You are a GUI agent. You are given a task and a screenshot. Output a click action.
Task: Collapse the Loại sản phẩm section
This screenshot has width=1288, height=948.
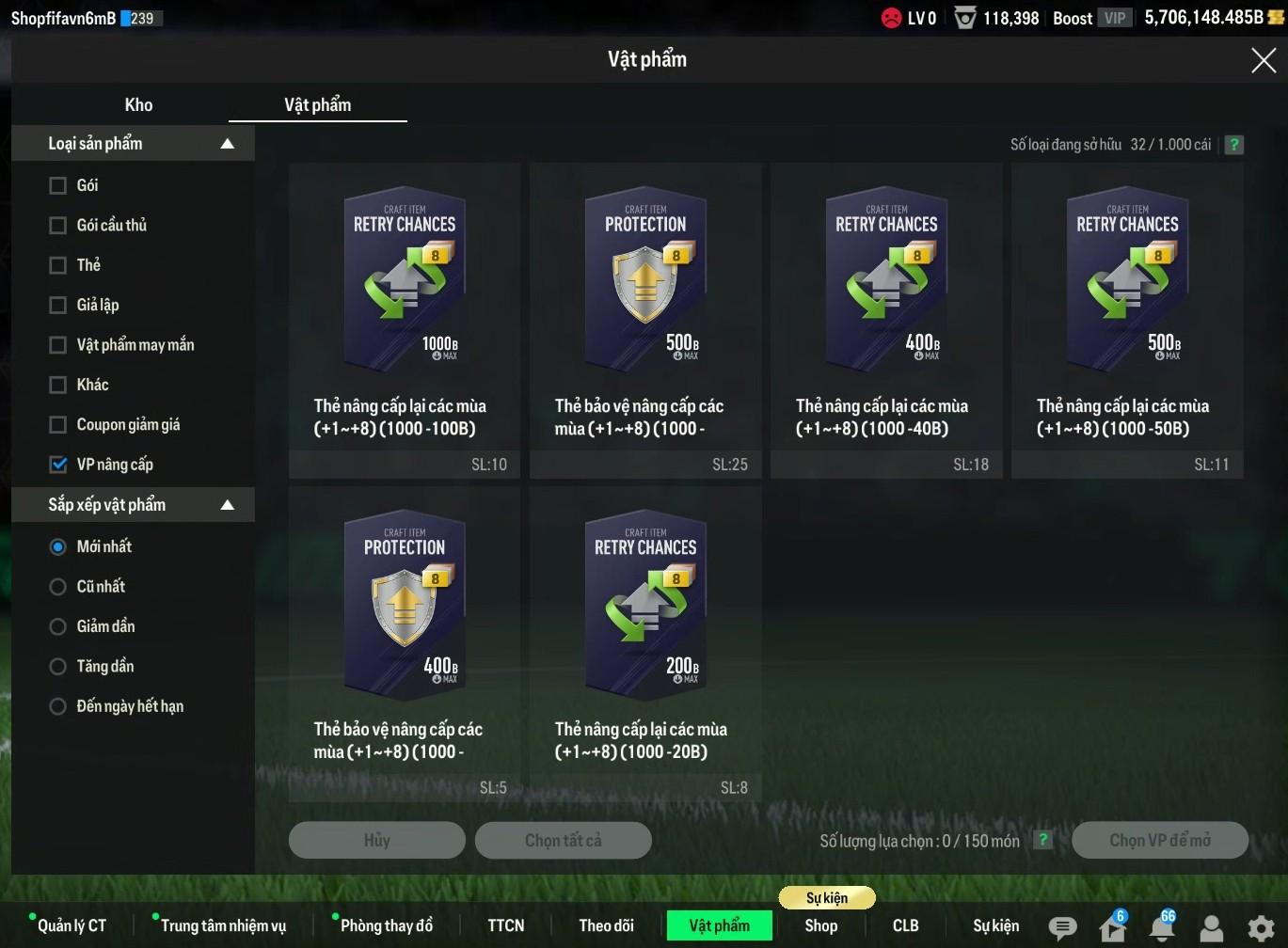click(227, 144)
